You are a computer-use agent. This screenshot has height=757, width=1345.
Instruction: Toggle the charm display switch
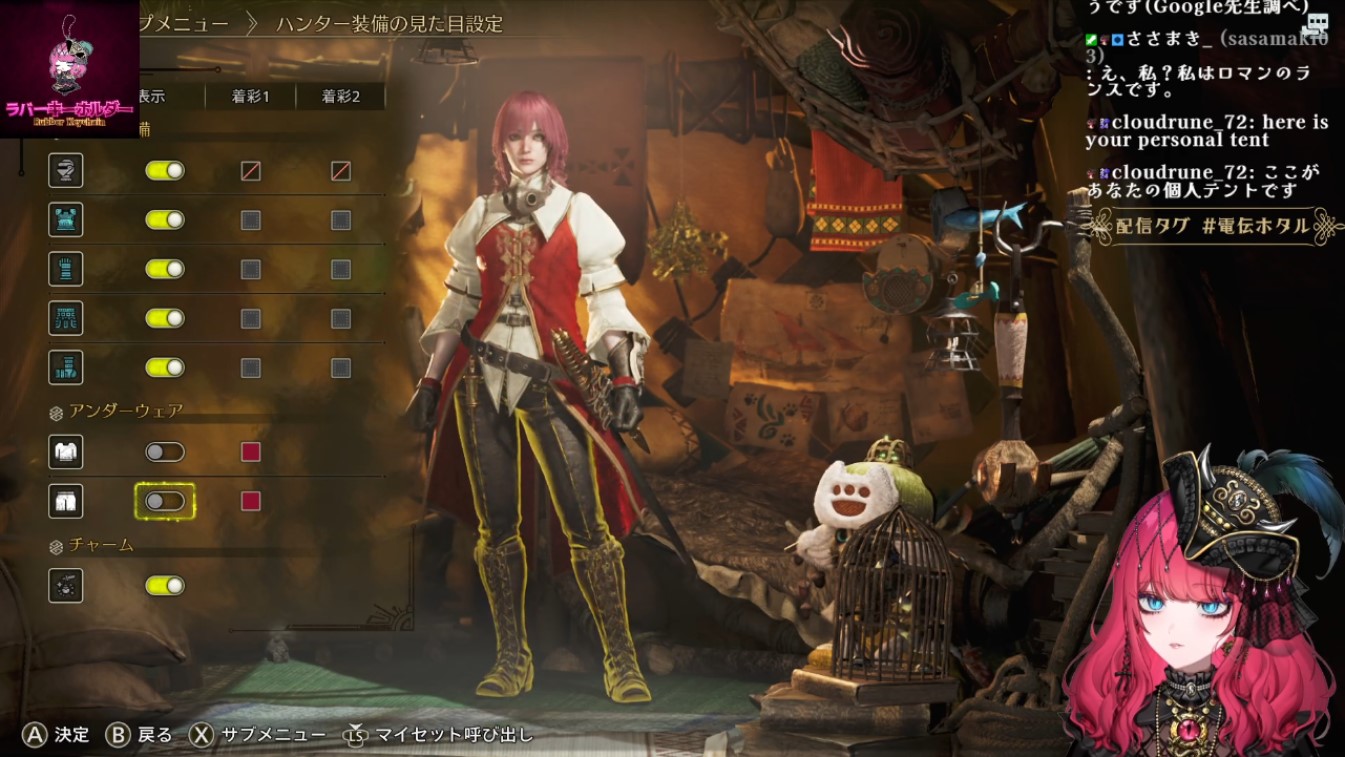pyautogui.click(x=165, y=585)
